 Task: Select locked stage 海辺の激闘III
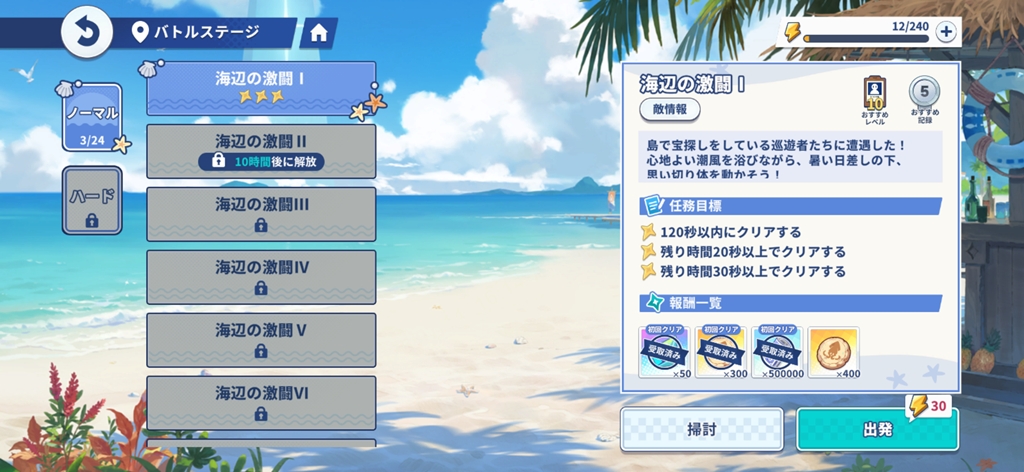(x=261, y=214)
